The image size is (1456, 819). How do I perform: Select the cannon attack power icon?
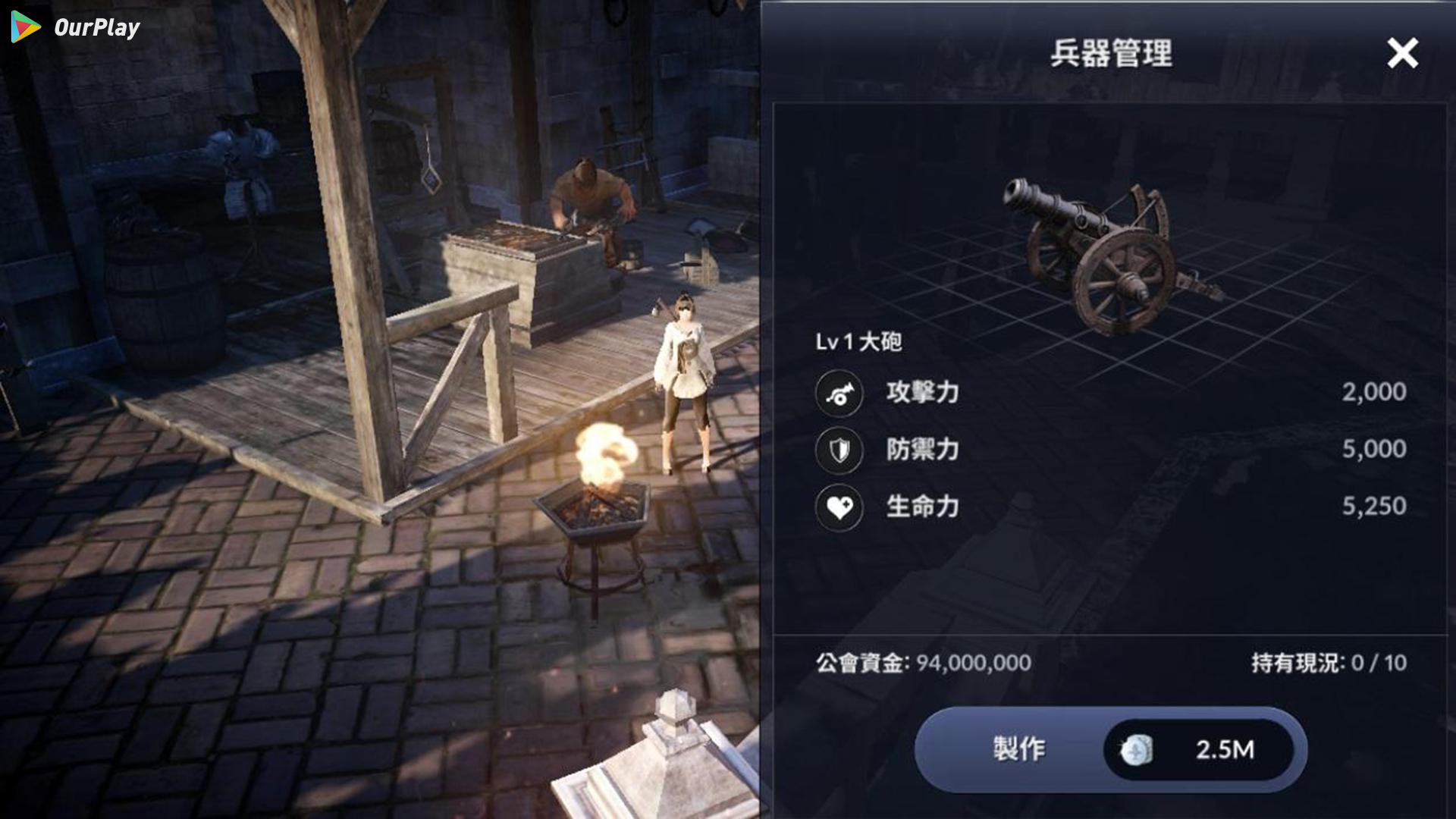[x=839, y=393]
